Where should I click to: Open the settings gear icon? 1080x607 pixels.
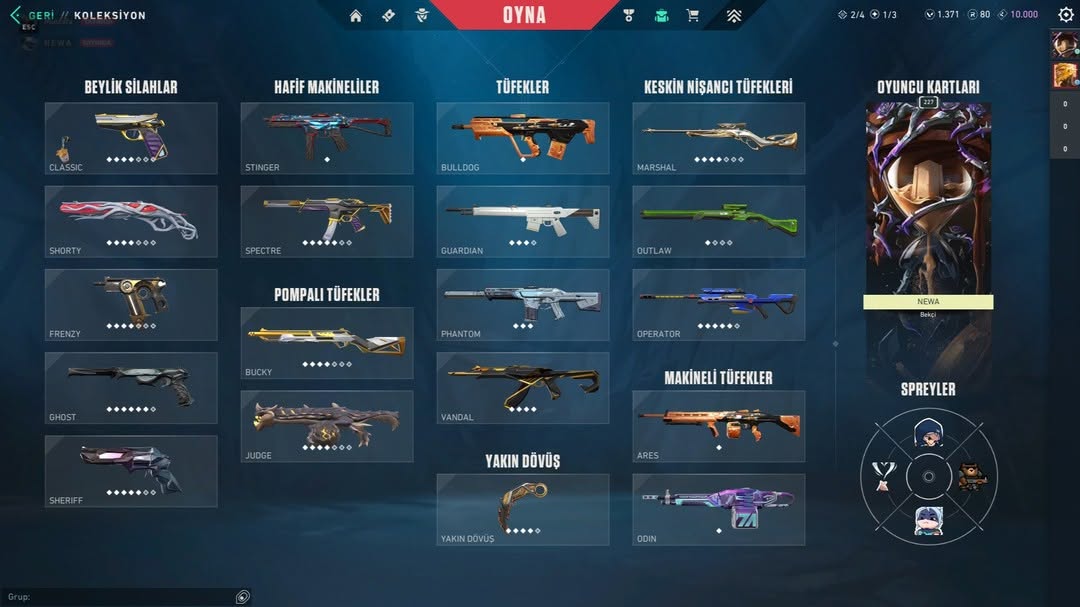pyautogui.click(x=1066, y=15)
